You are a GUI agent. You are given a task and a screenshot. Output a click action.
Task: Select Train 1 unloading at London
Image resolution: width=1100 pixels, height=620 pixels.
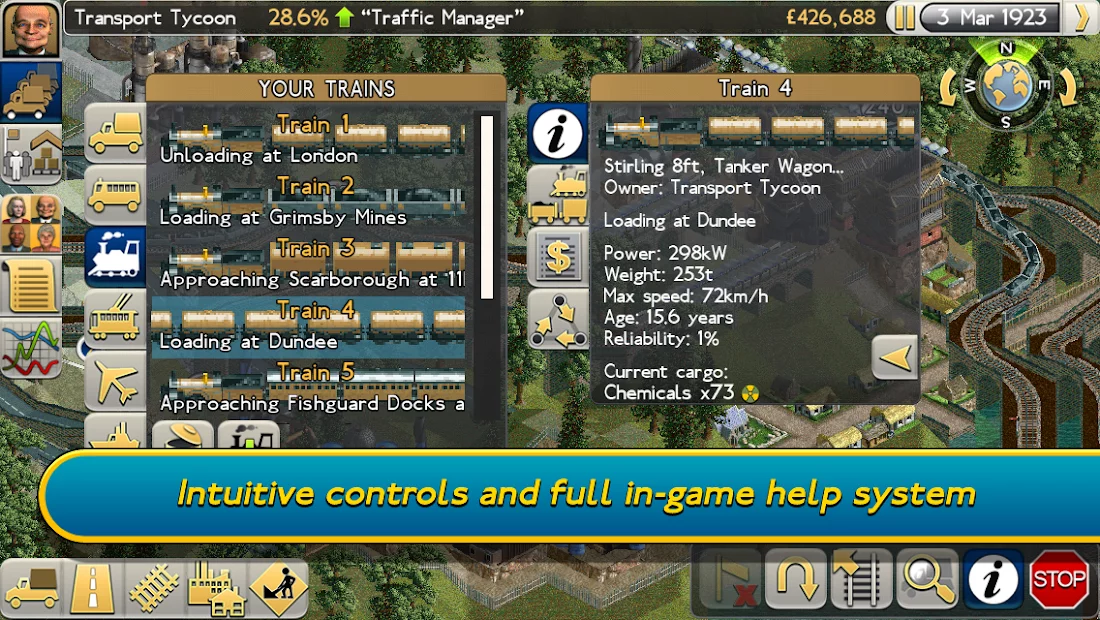click(310, 140)
